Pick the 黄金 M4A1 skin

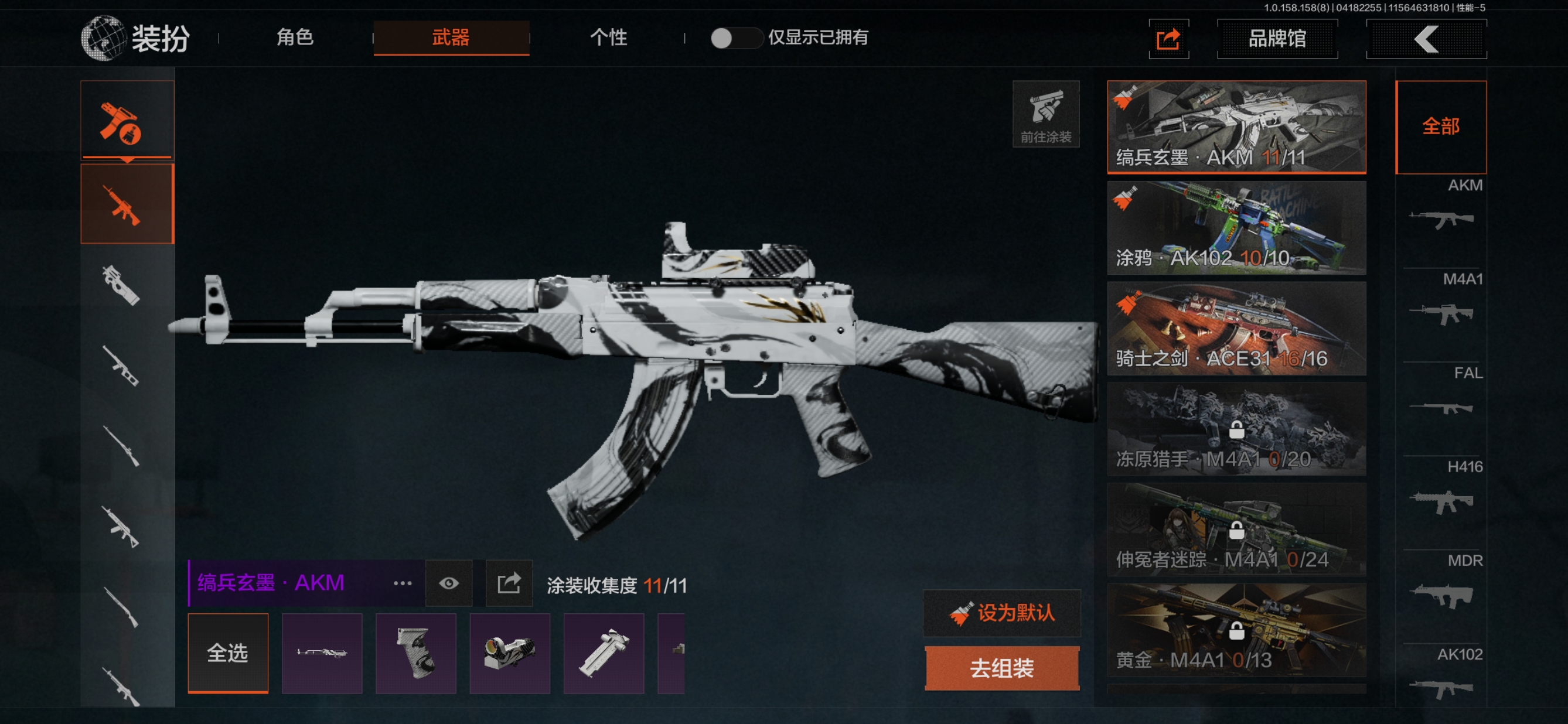pyautogui.click(x=1236, y=630)
